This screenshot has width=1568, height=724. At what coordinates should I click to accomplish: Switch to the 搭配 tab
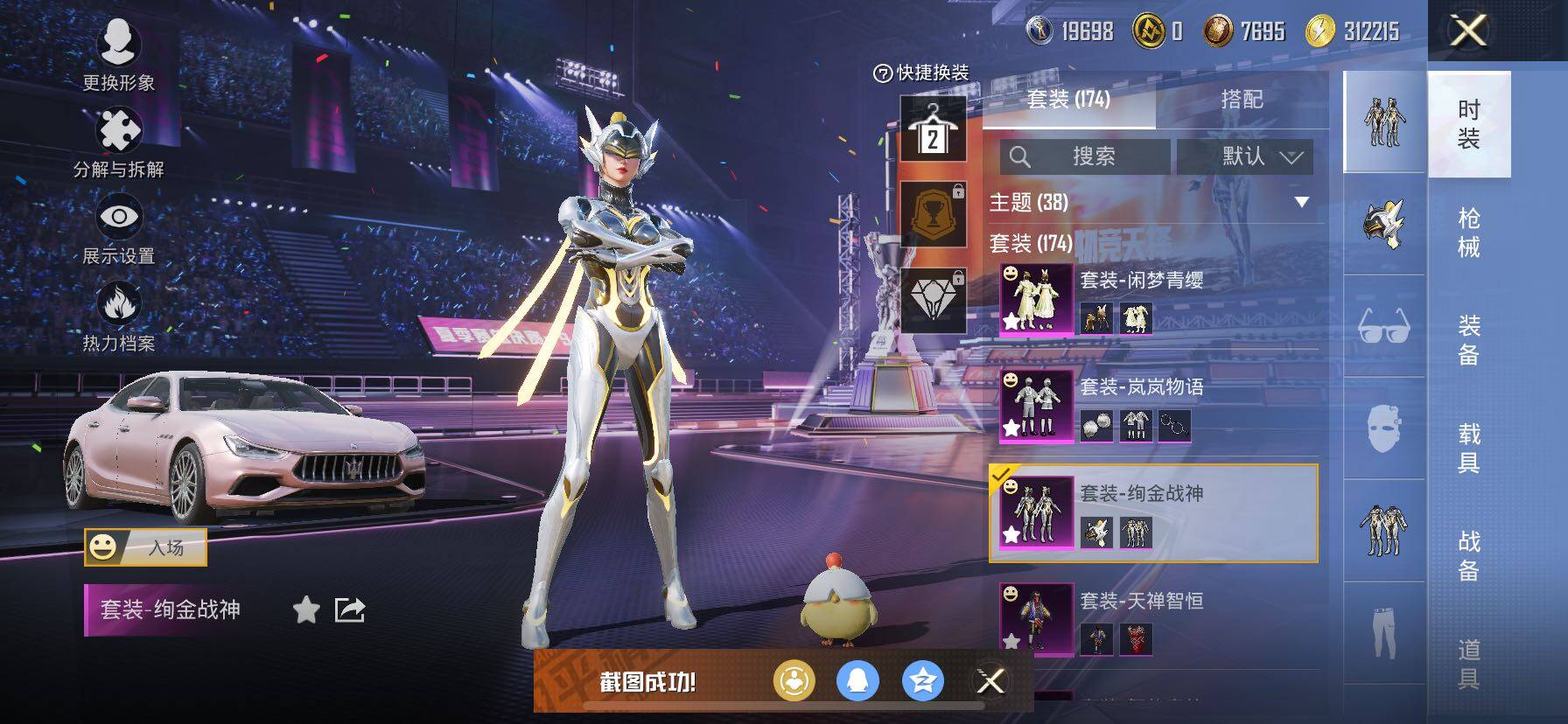coord(1242,100)
